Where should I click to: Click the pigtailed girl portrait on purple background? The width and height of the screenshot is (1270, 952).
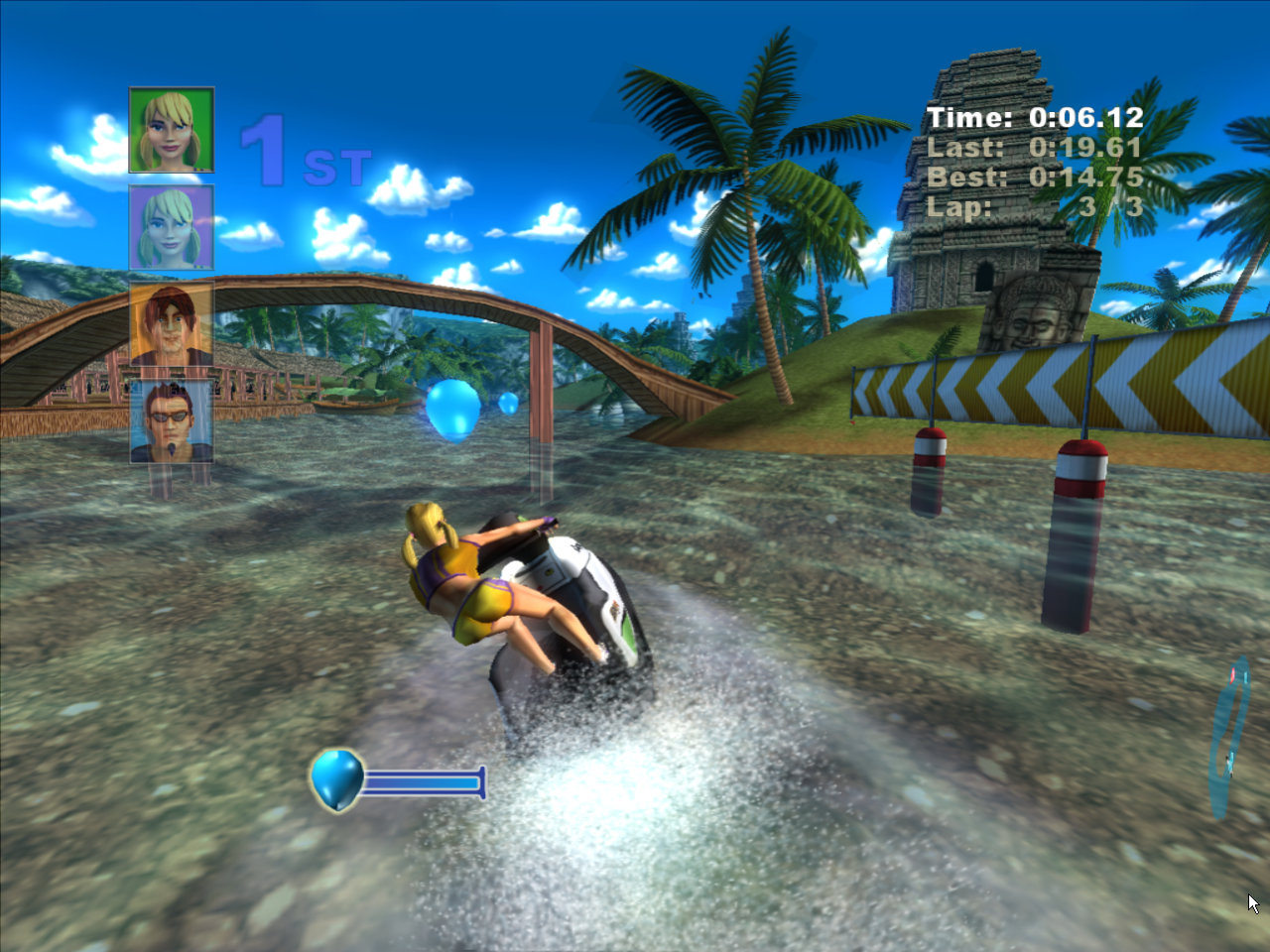coord(171,227)
